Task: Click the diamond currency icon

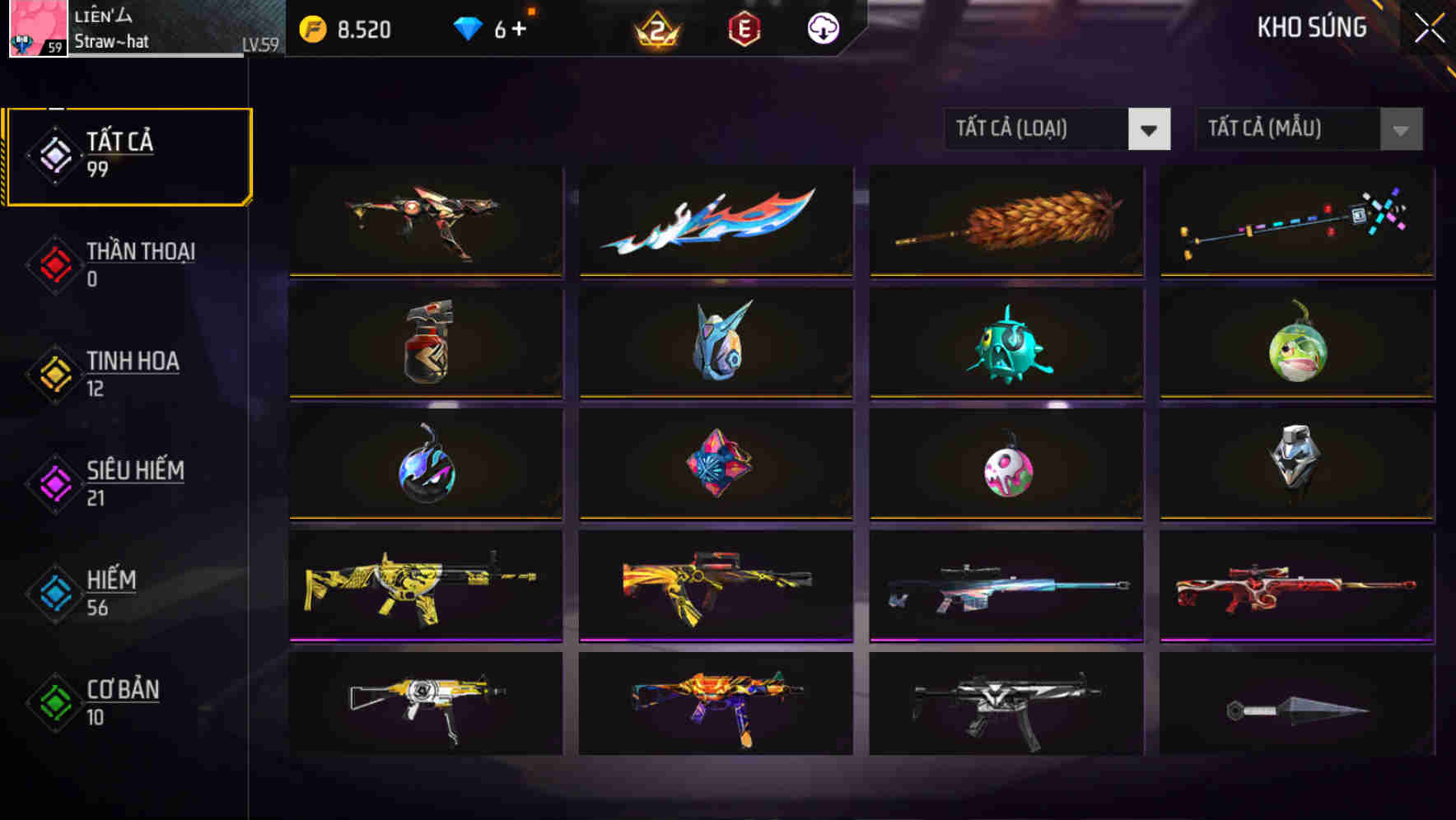Action: pos(468,28)
